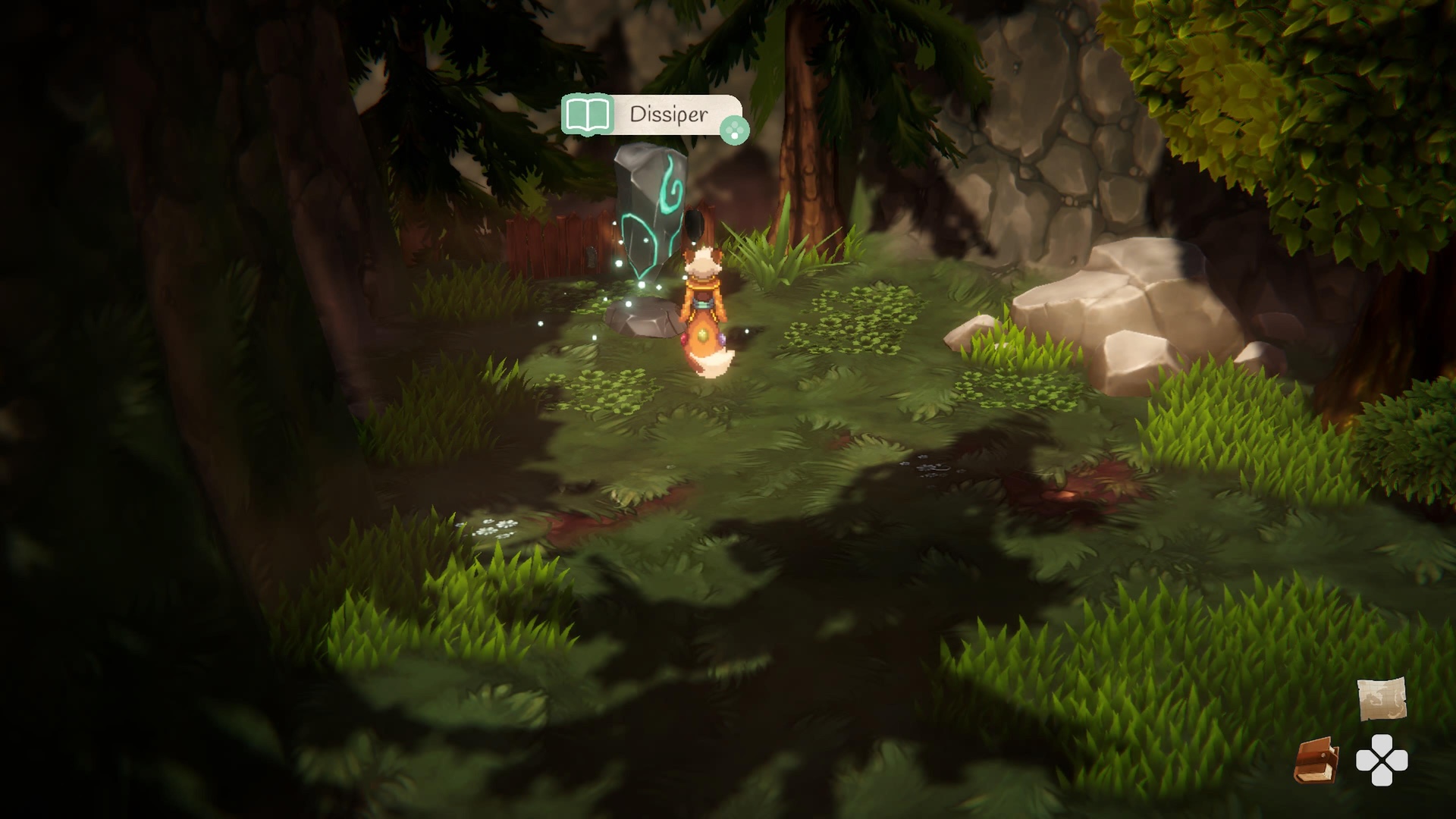Open the parchment map icon
The image size is (1456, 819).
point(1381,698)
